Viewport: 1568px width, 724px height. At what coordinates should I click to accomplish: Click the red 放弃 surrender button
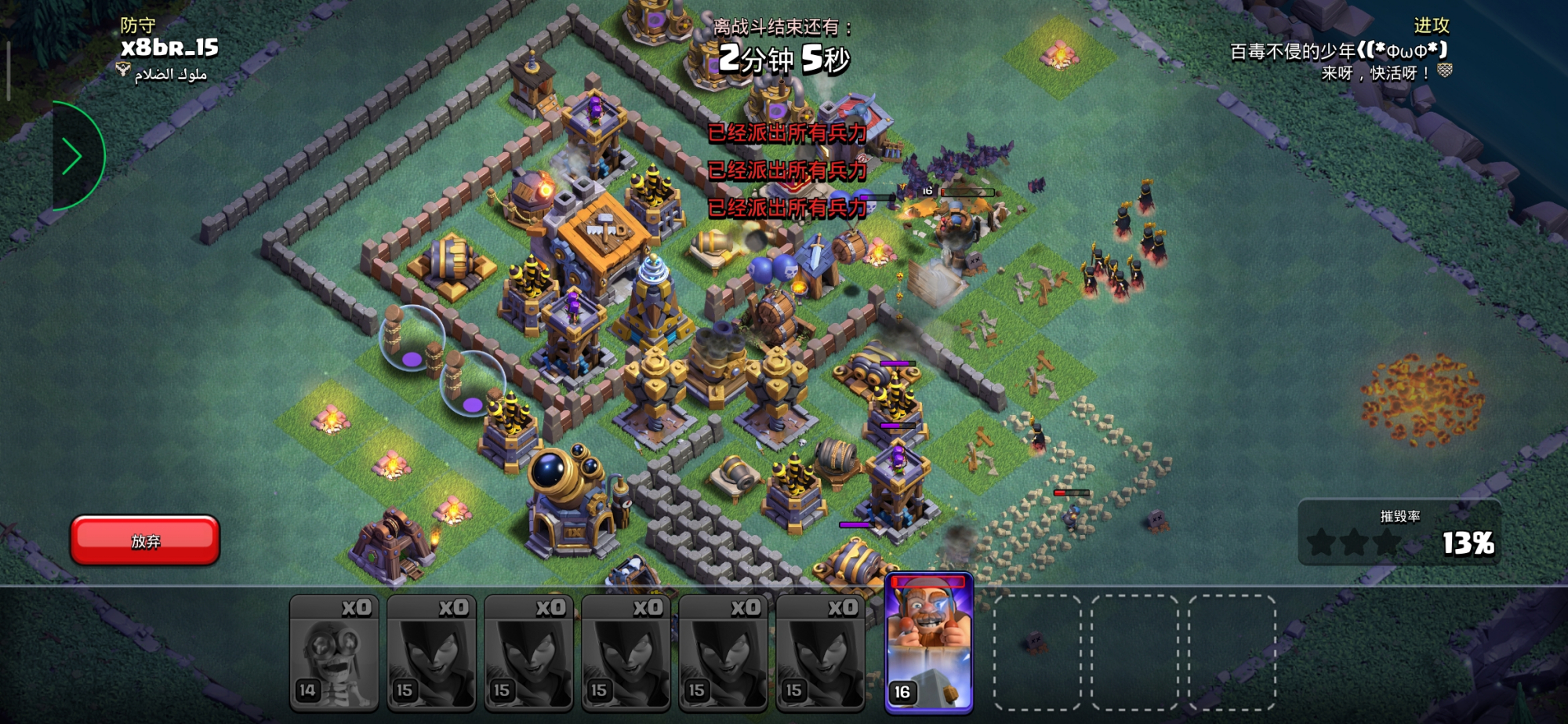click(145, 540)
